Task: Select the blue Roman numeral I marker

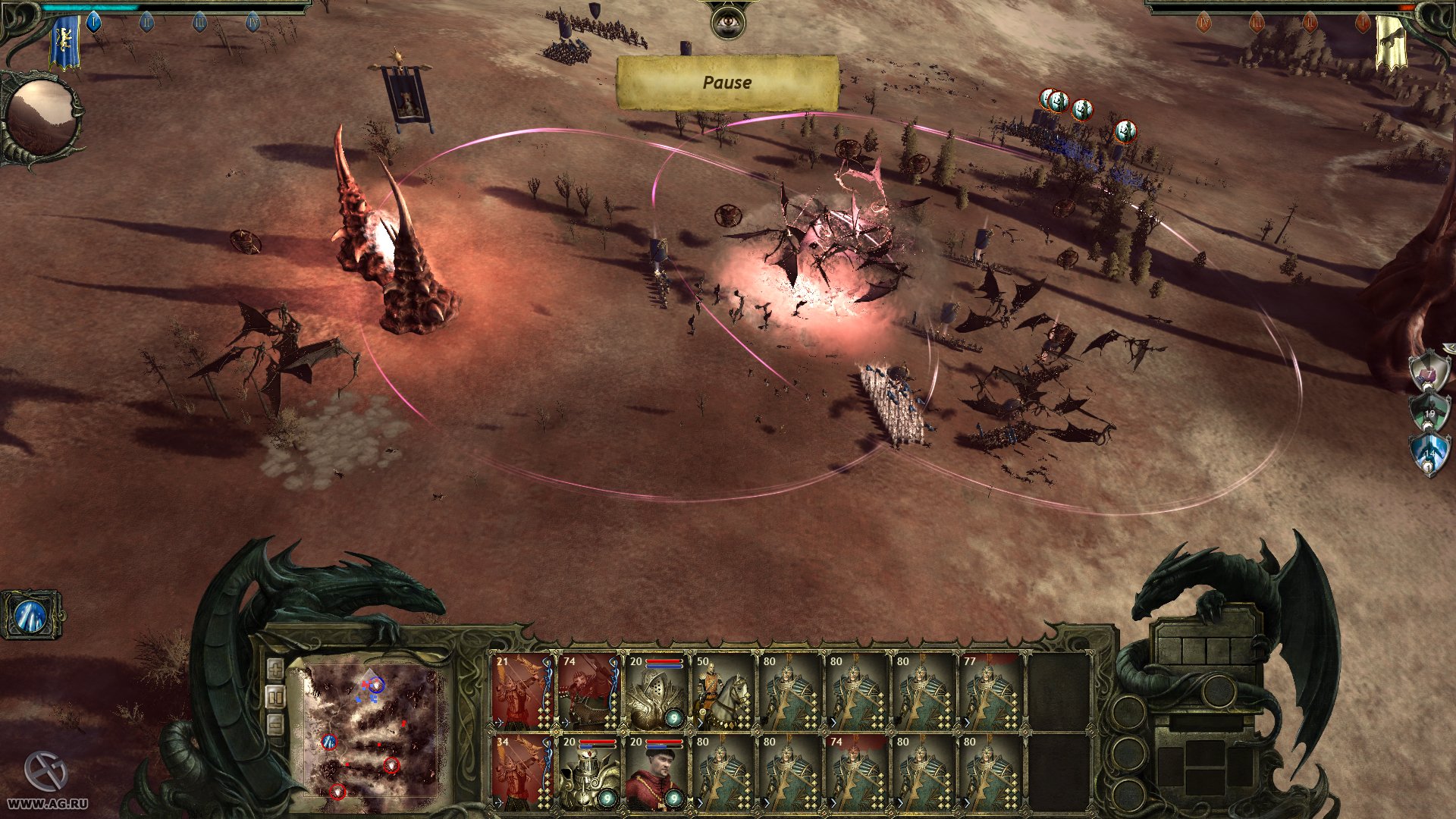Action: (x=94, y=22)
